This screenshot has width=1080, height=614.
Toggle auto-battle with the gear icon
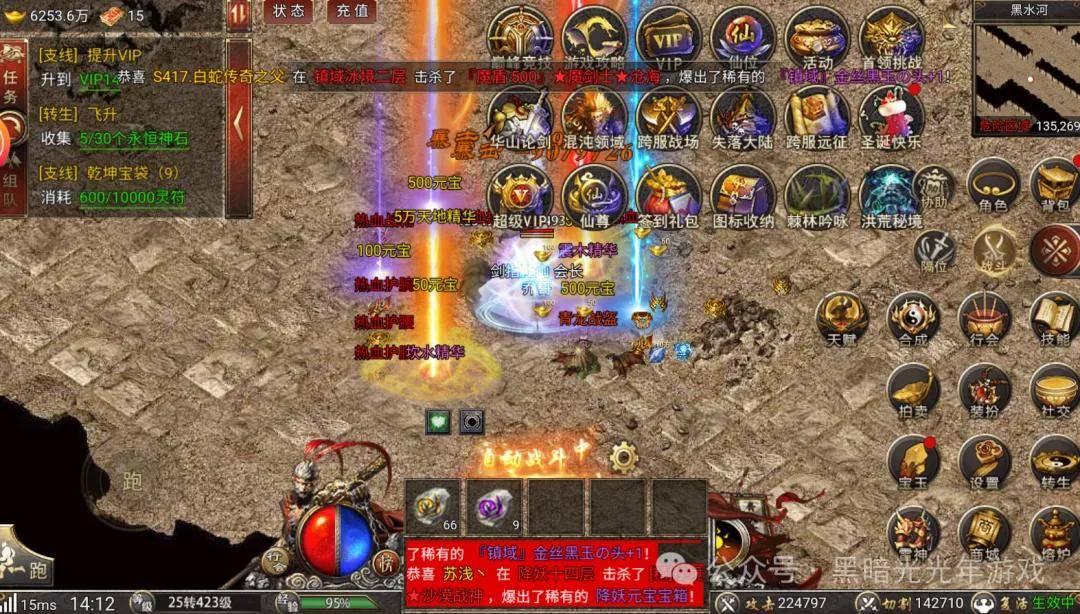coord(624,458)
